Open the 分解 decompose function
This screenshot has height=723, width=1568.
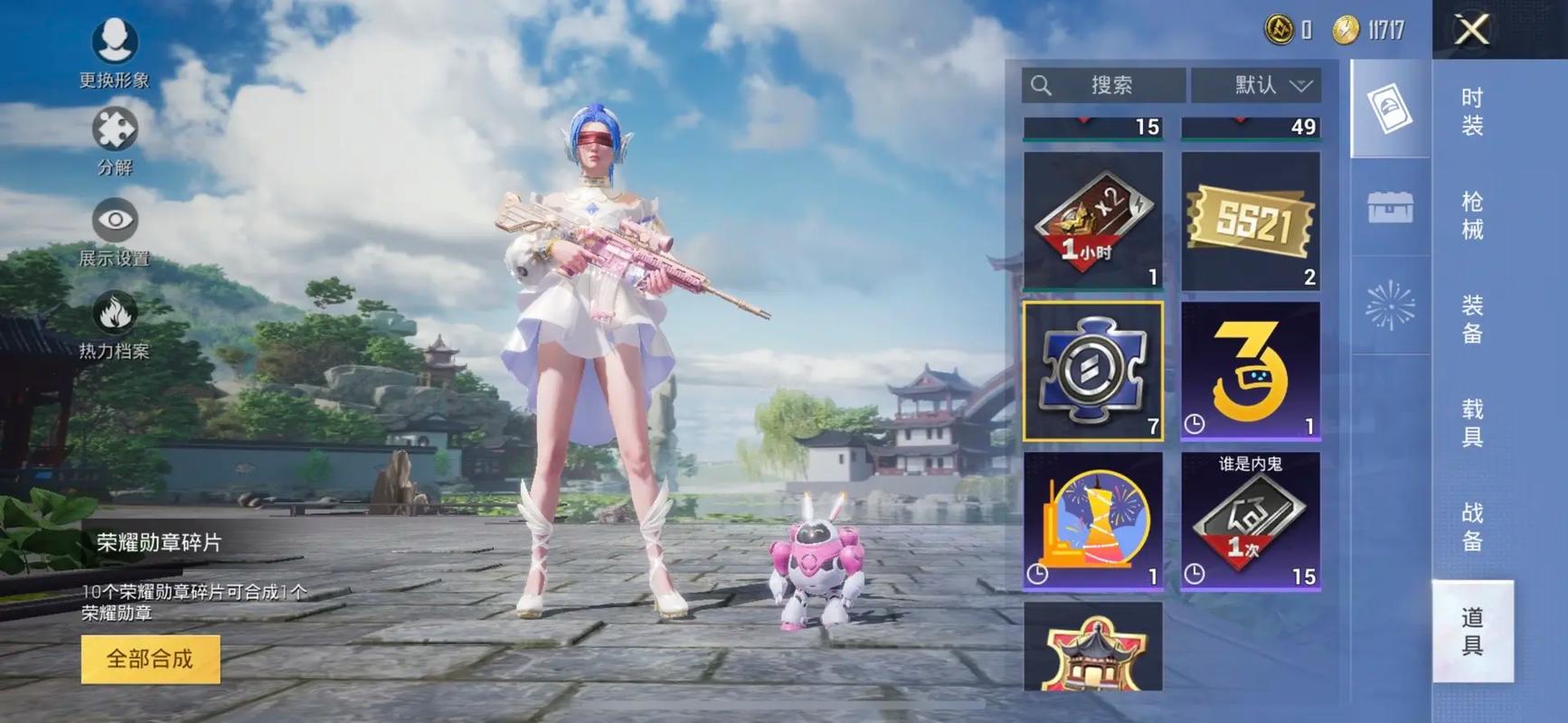pyautogui.click(x=115, y=140)
